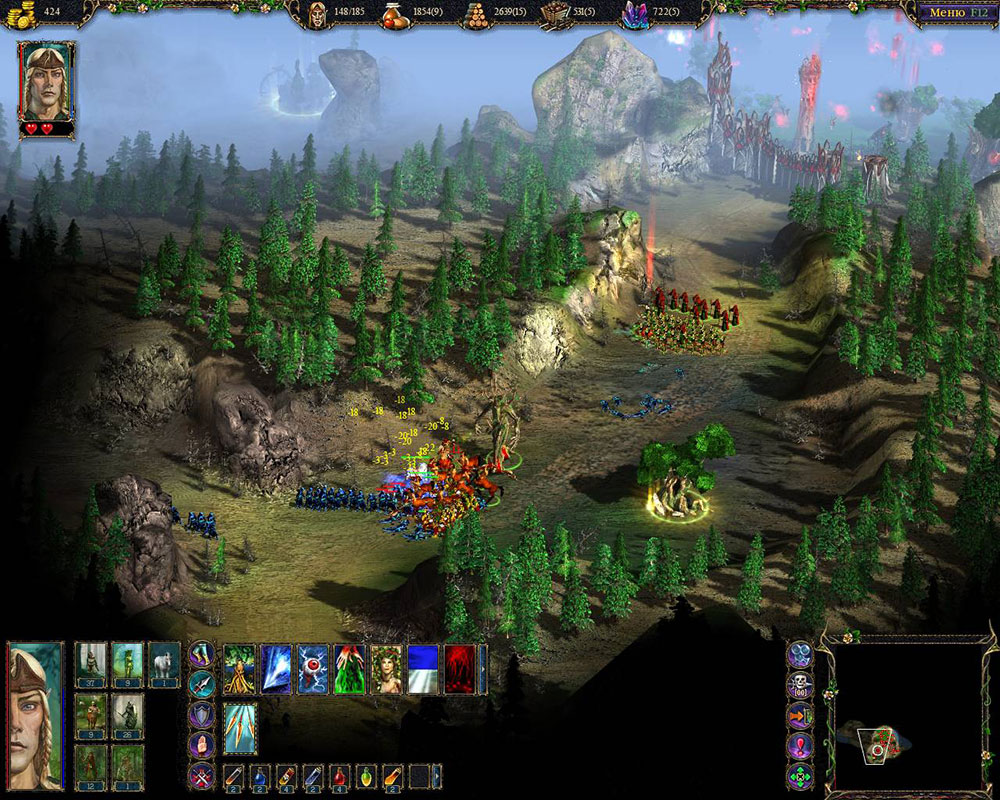Choose the unit group numbering 26
The image size is (1000, 800).
(x=127, y=716)
